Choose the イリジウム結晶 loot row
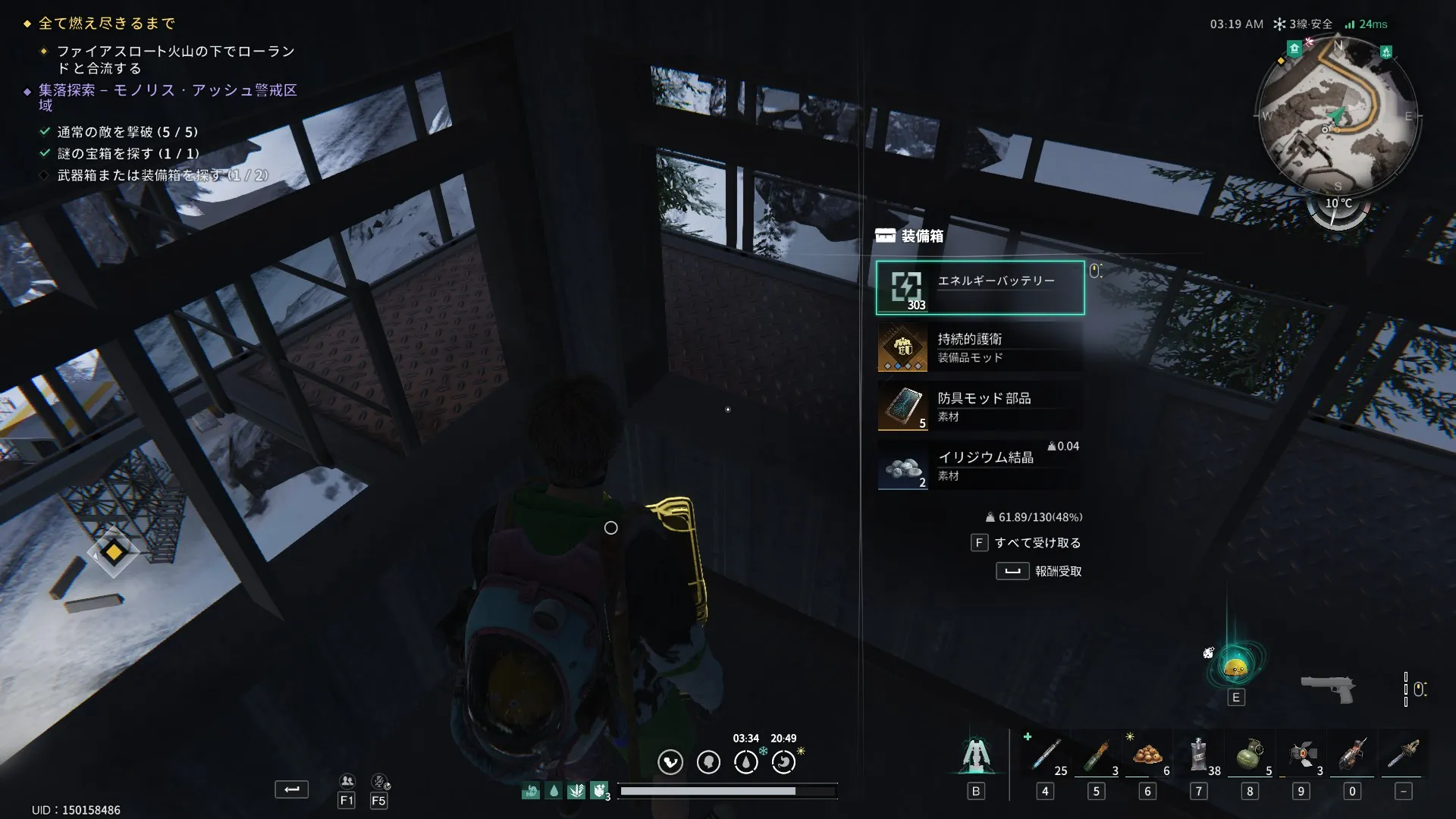Viewport: 1456px width, 819px height. (980, 466)
